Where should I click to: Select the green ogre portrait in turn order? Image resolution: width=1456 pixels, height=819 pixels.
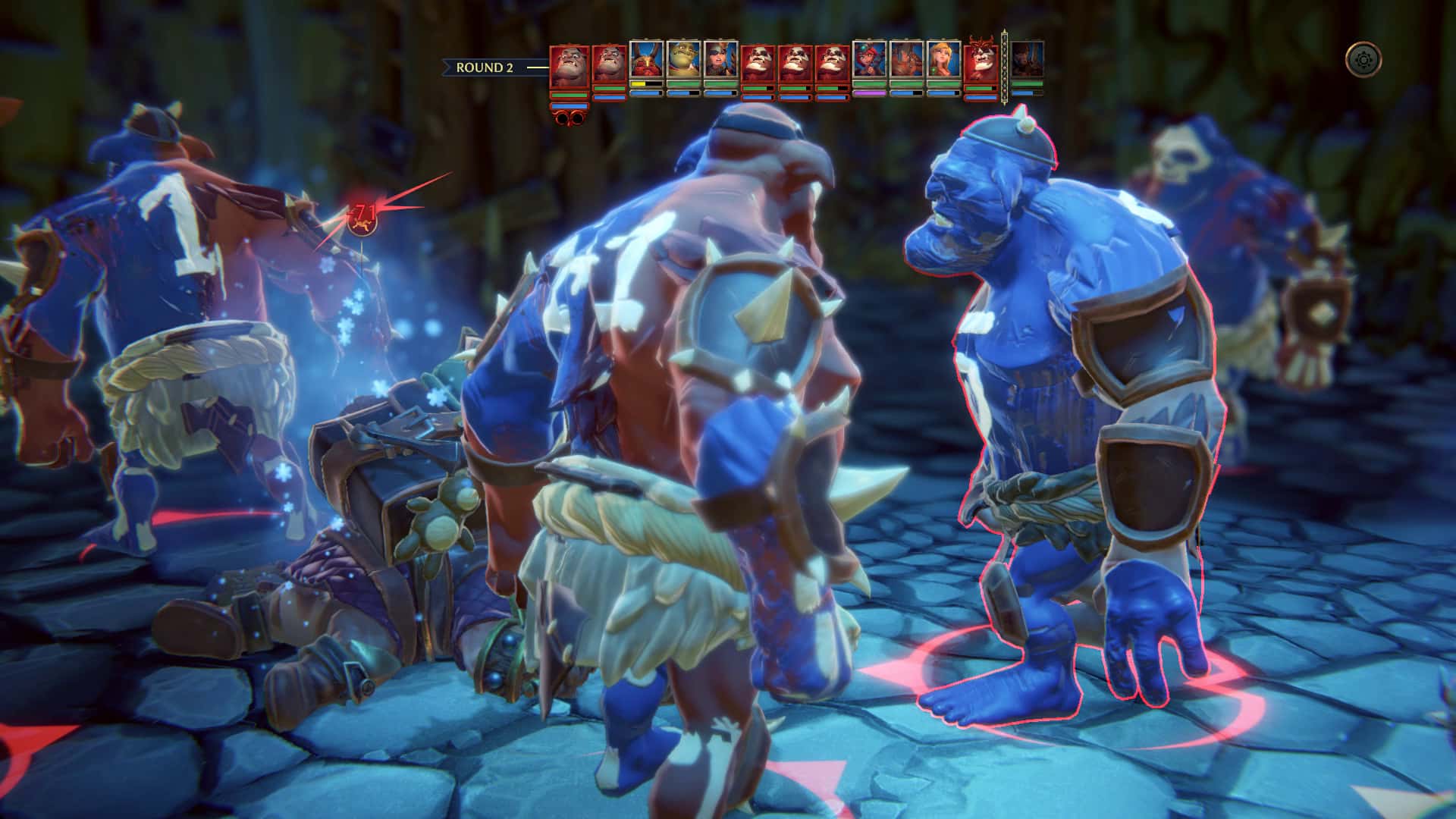(683, 60)
